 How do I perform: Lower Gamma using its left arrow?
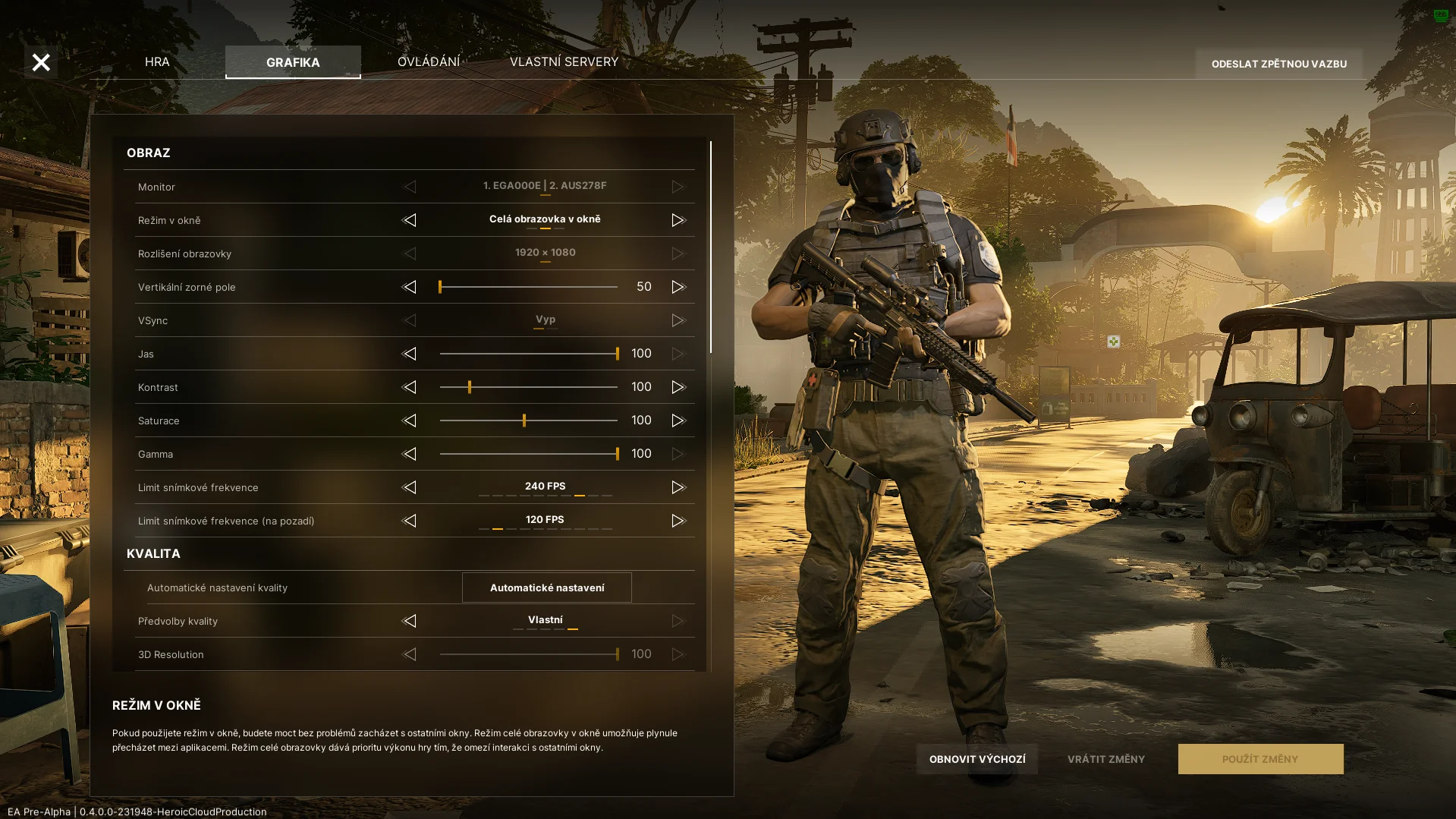coord(409,454)
